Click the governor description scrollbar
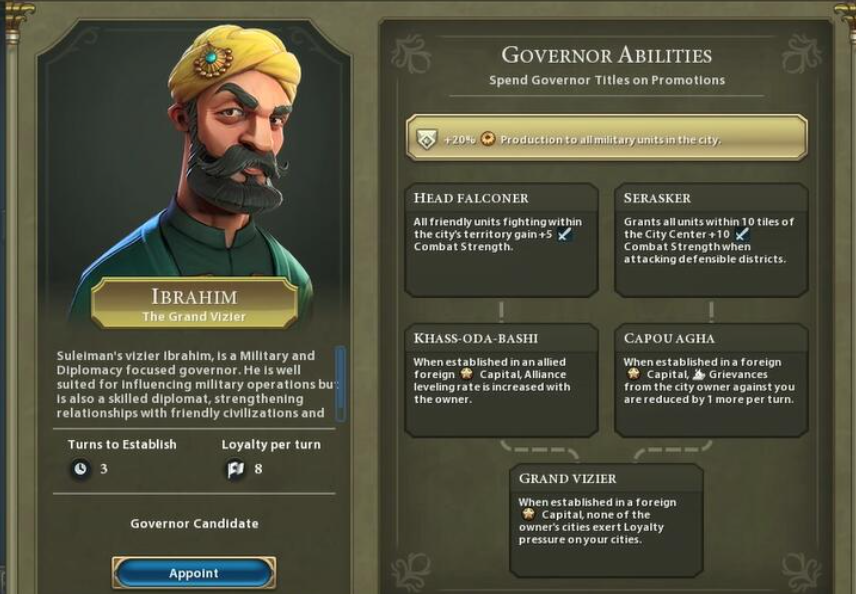The width and height of the screenshot is (856, 594). pos(340,382)
